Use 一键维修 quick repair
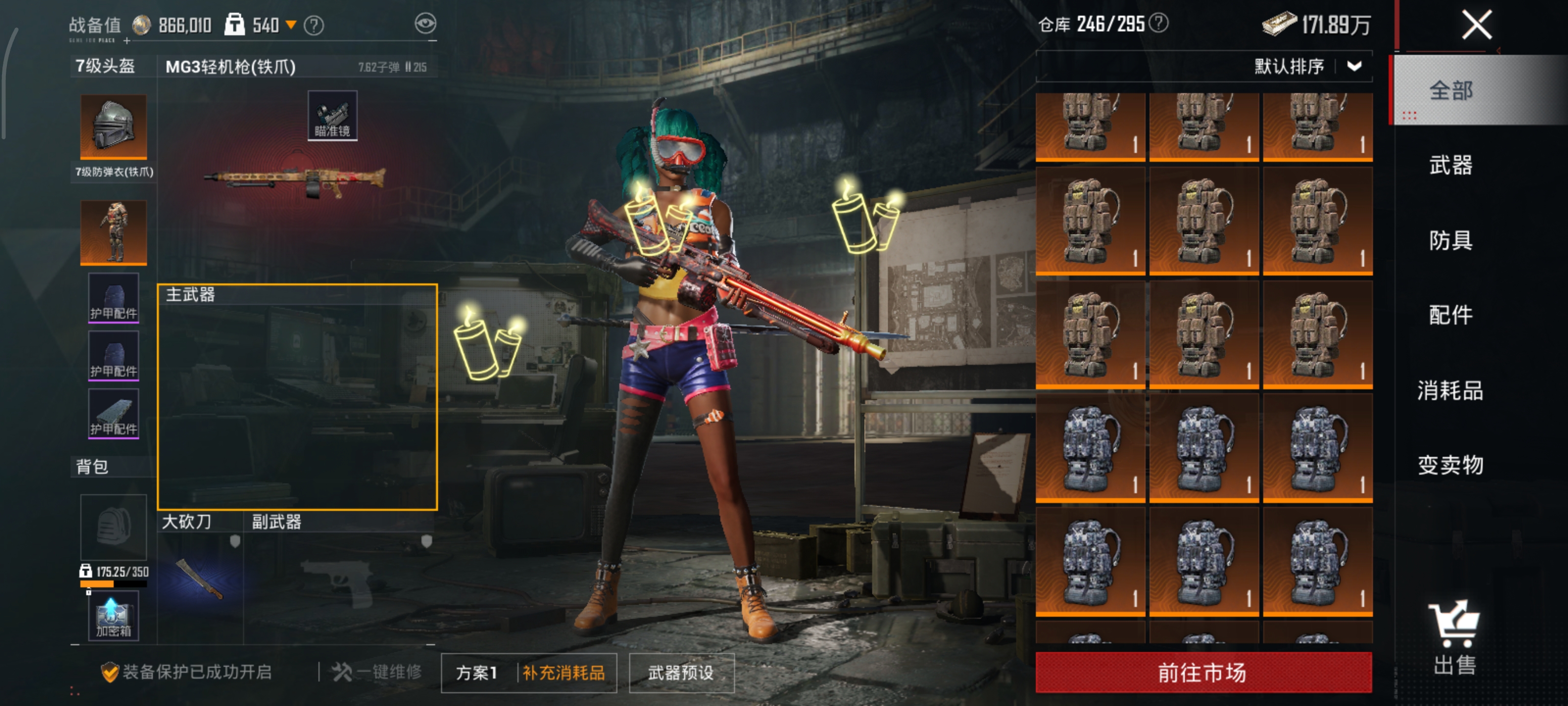This screenshot has width=1568, height=706. click(377, 672)
